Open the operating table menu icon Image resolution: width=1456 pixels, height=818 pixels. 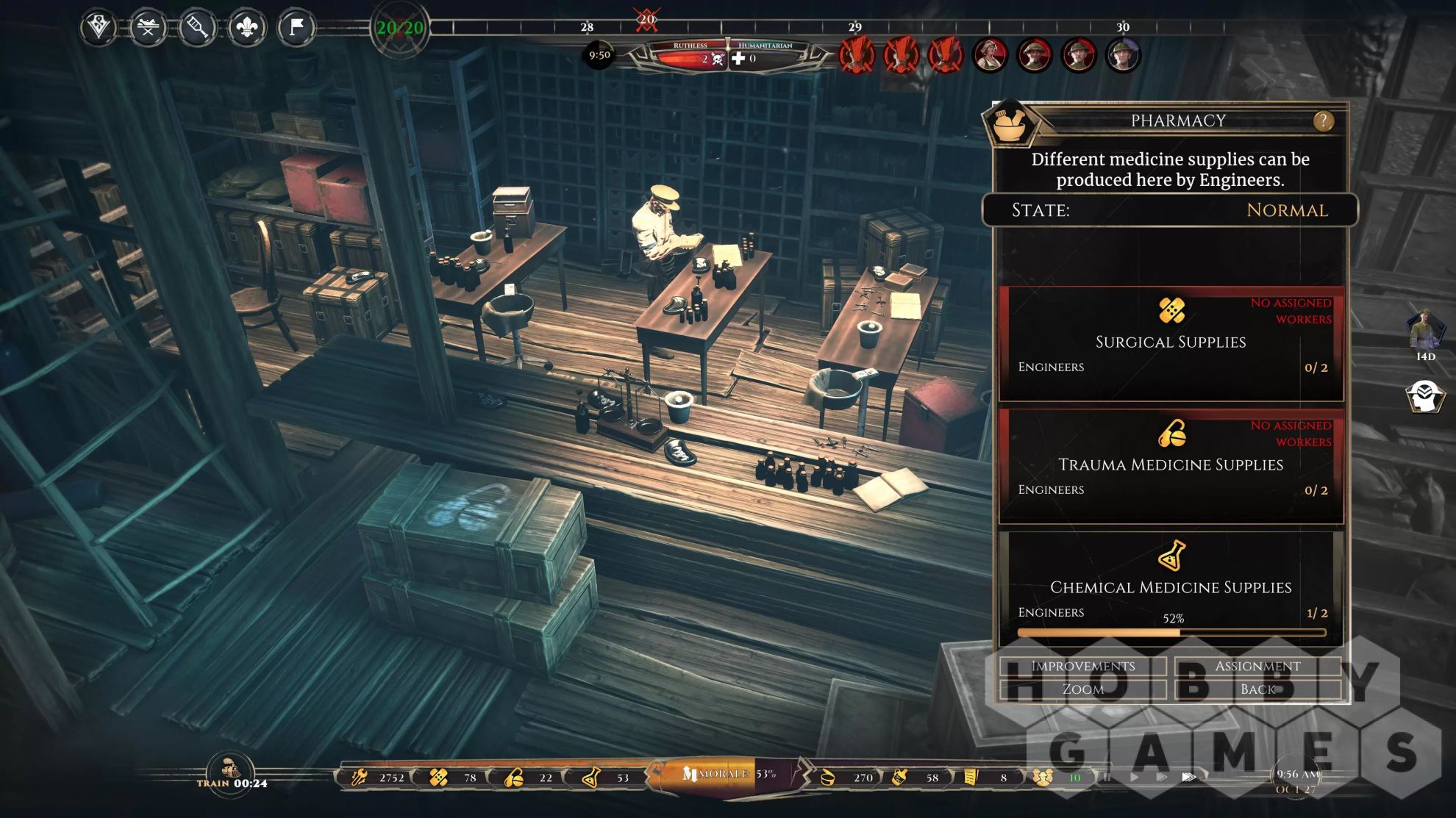tap(148, 29)
